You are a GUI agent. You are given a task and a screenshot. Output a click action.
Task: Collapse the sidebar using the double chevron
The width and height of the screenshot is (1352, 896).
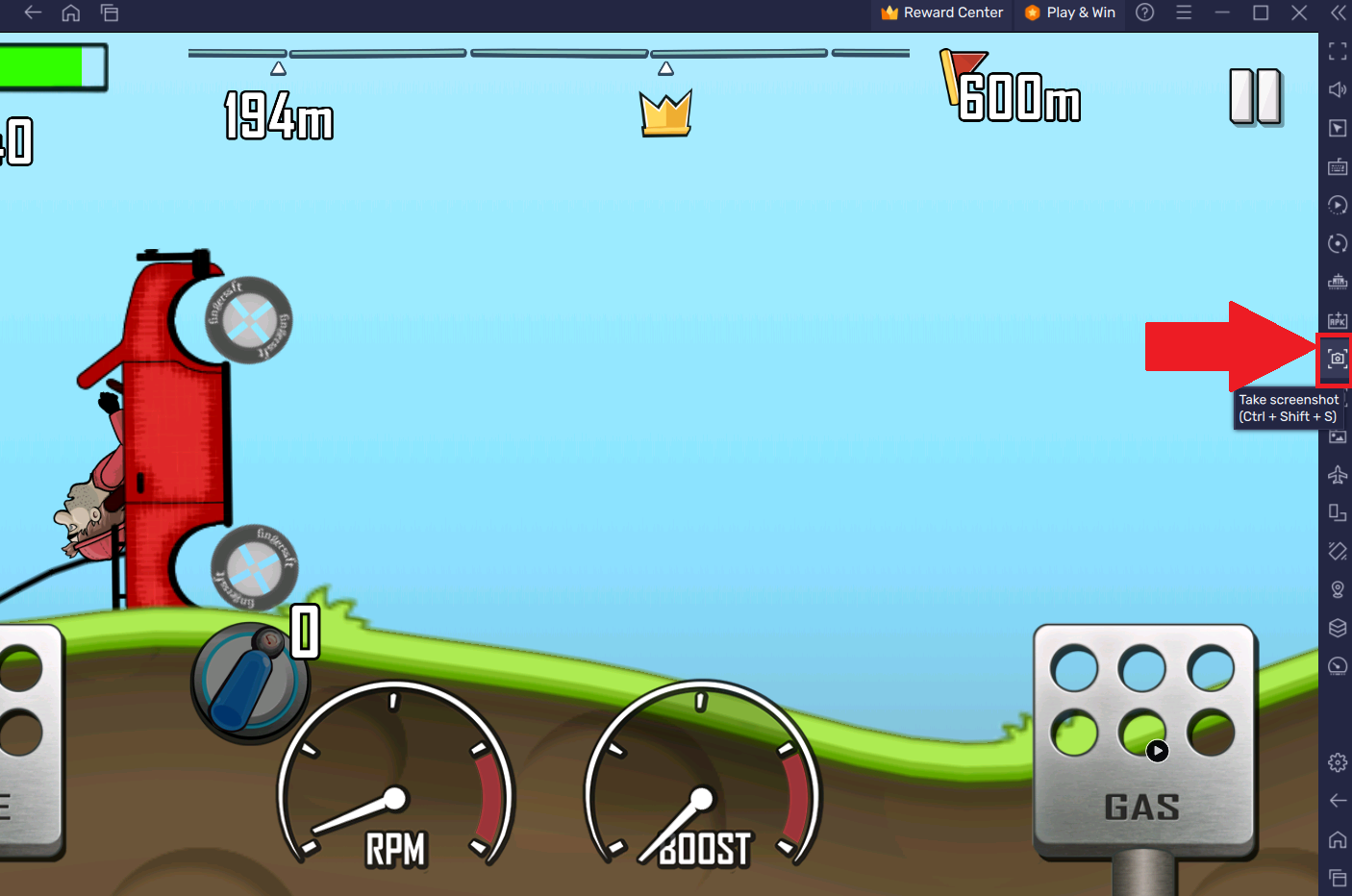point(1338,12)
